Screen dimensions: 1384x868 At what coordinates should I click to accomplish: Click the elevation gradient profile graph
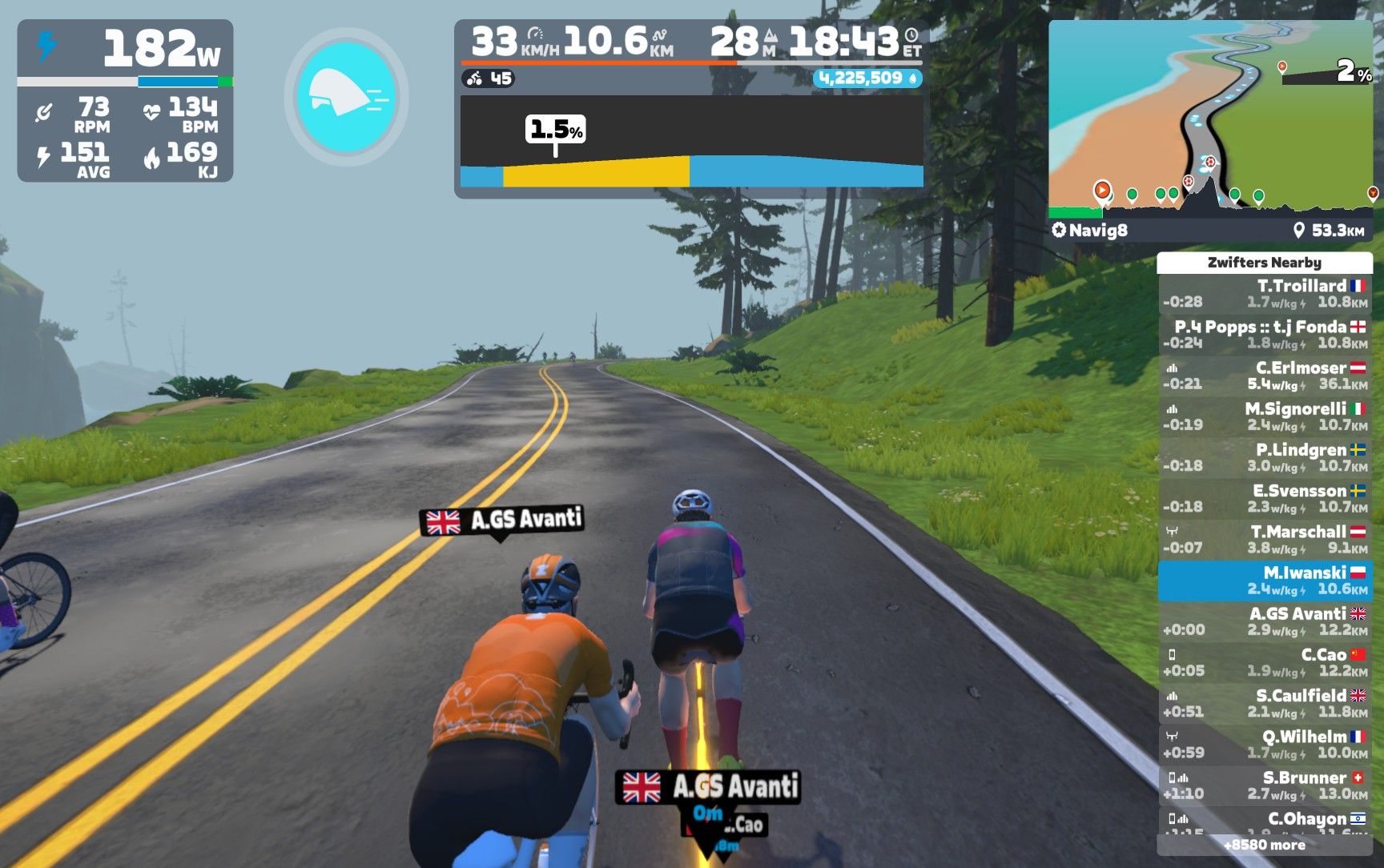[691, 143]
